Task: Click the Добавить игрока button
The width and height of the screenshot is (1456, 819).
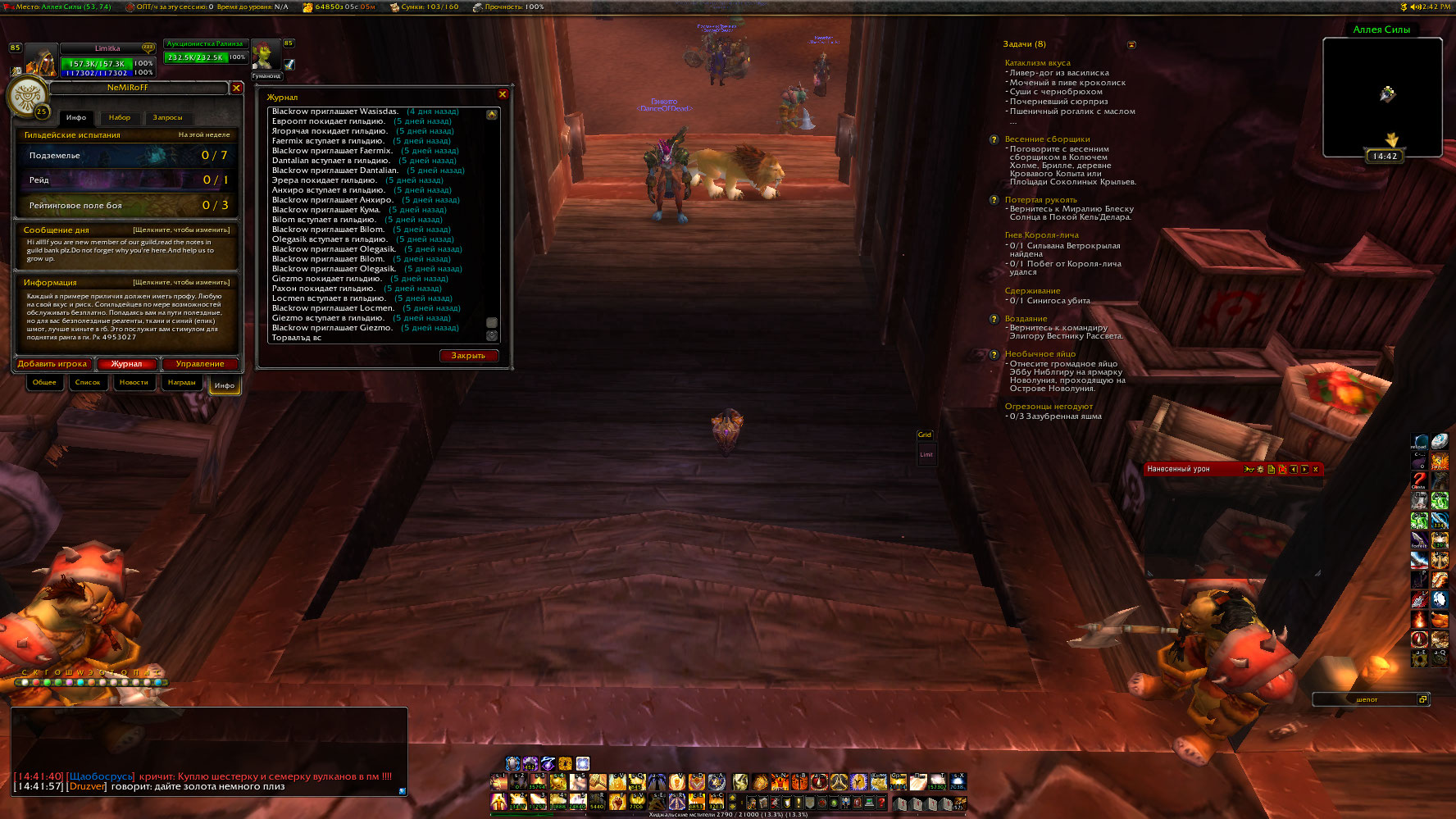Action: tap(52, 364)
